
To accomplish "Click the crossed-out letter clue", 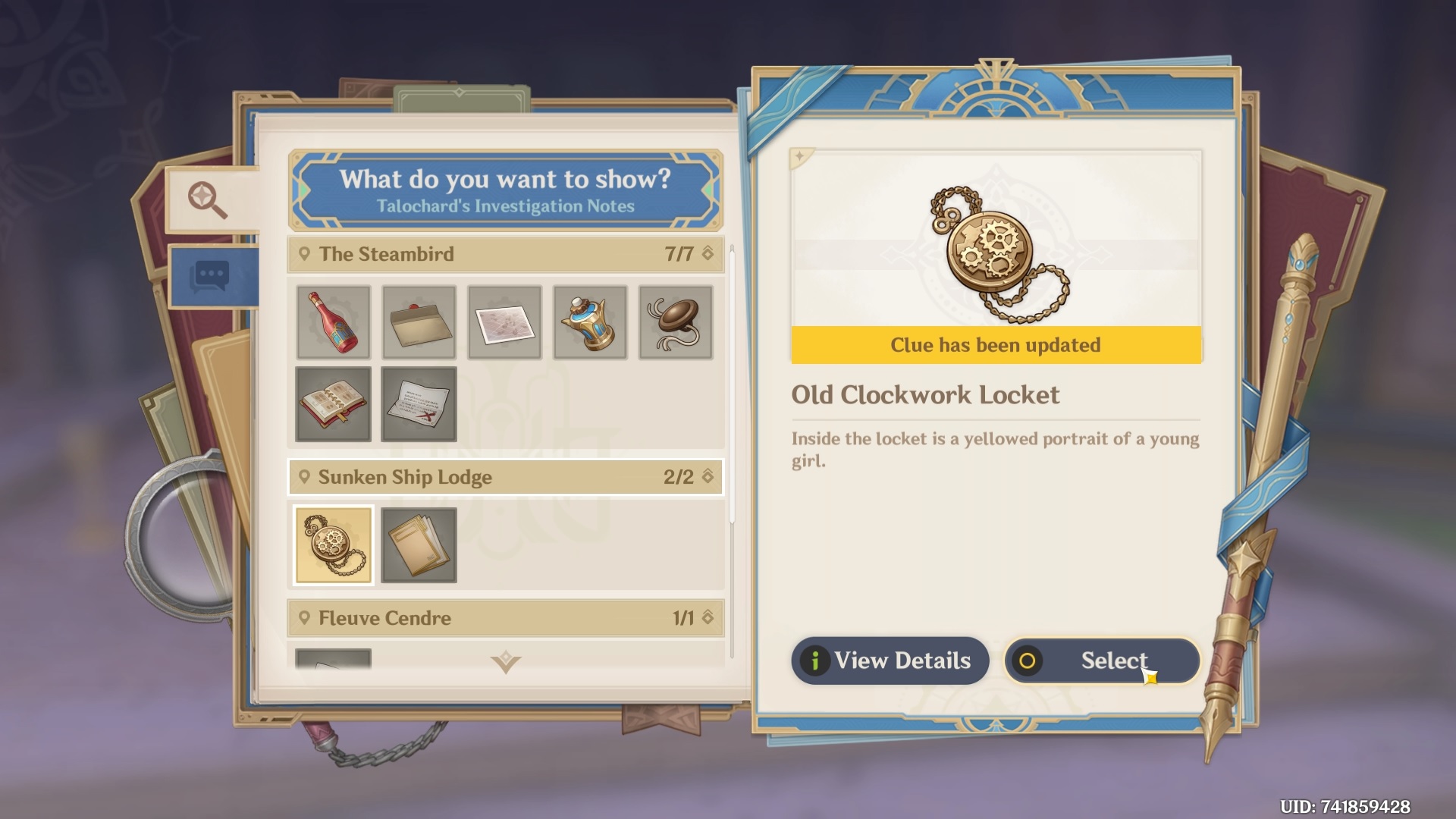I will tap(419, 405).
